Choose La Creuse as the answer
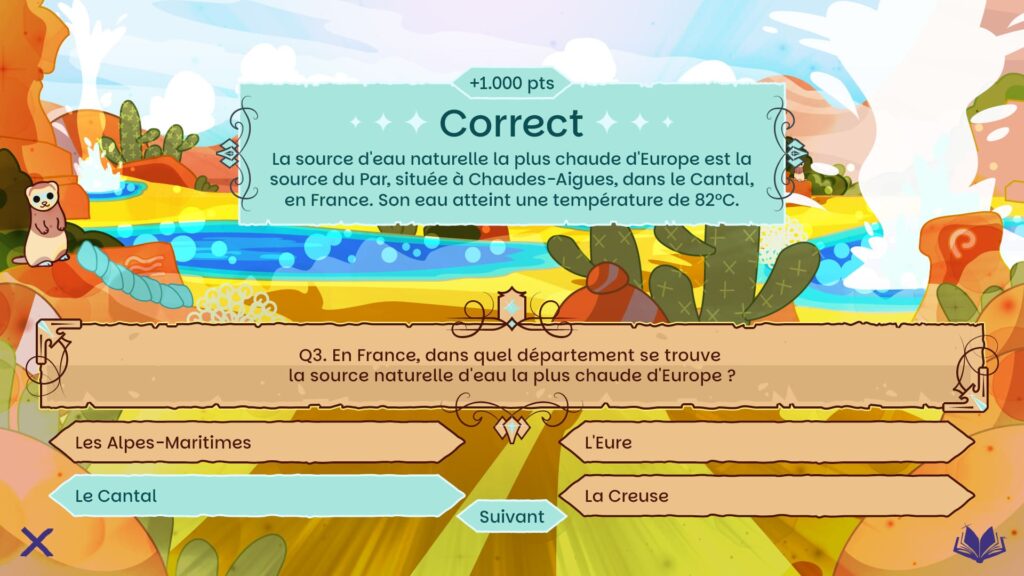 coord(766,495)
